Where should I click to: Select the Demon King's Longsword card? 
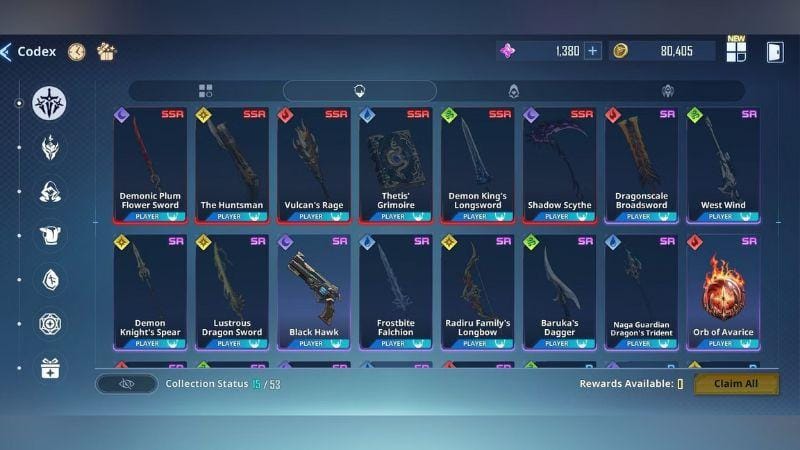tap(478, 165)
